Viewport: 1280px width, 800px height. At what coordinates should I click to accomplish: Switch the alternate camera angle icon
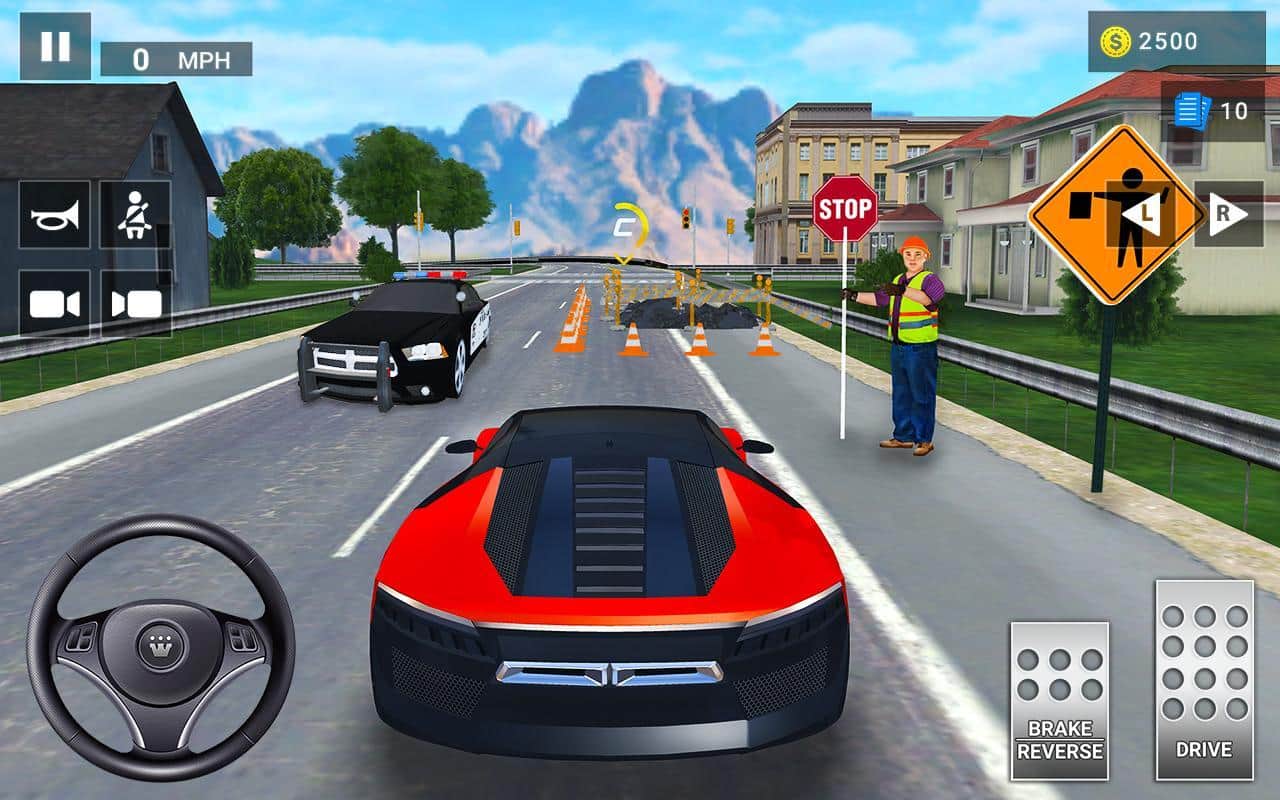(x=135, y=304)
